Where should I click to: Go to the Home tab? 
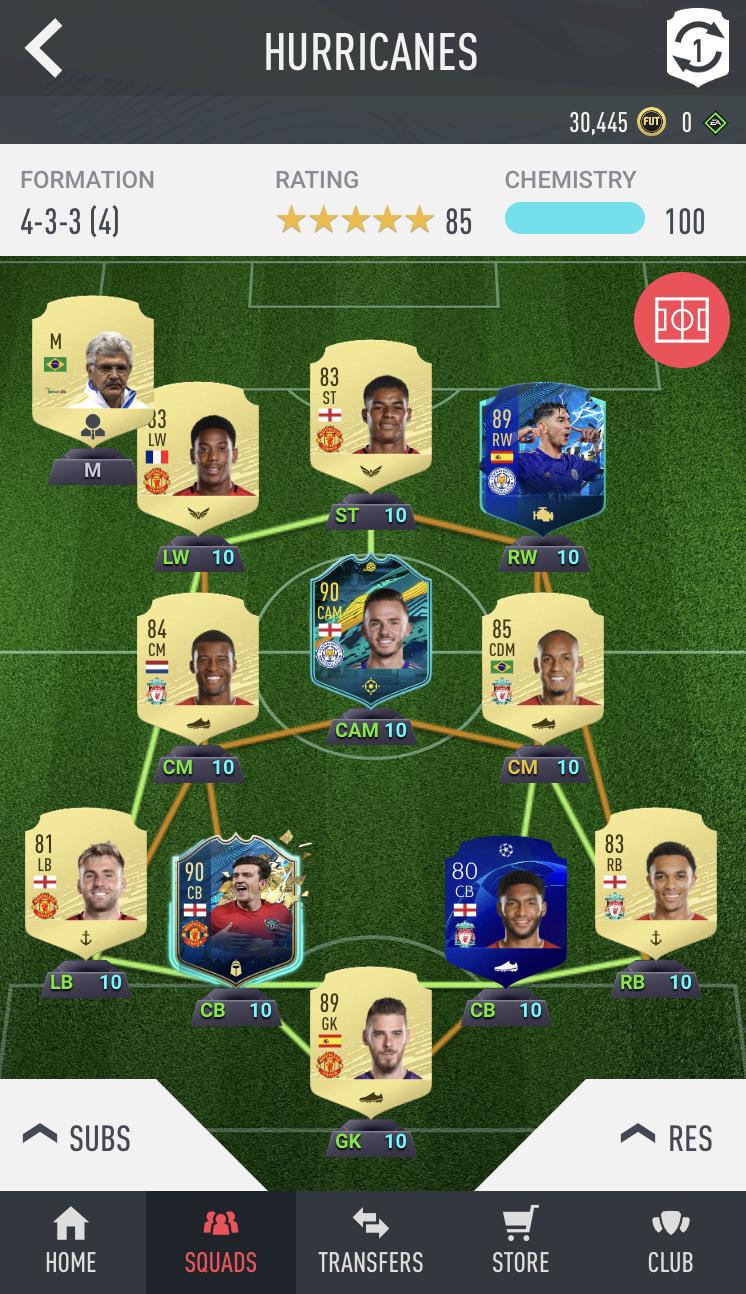[x=71, y=1242]
